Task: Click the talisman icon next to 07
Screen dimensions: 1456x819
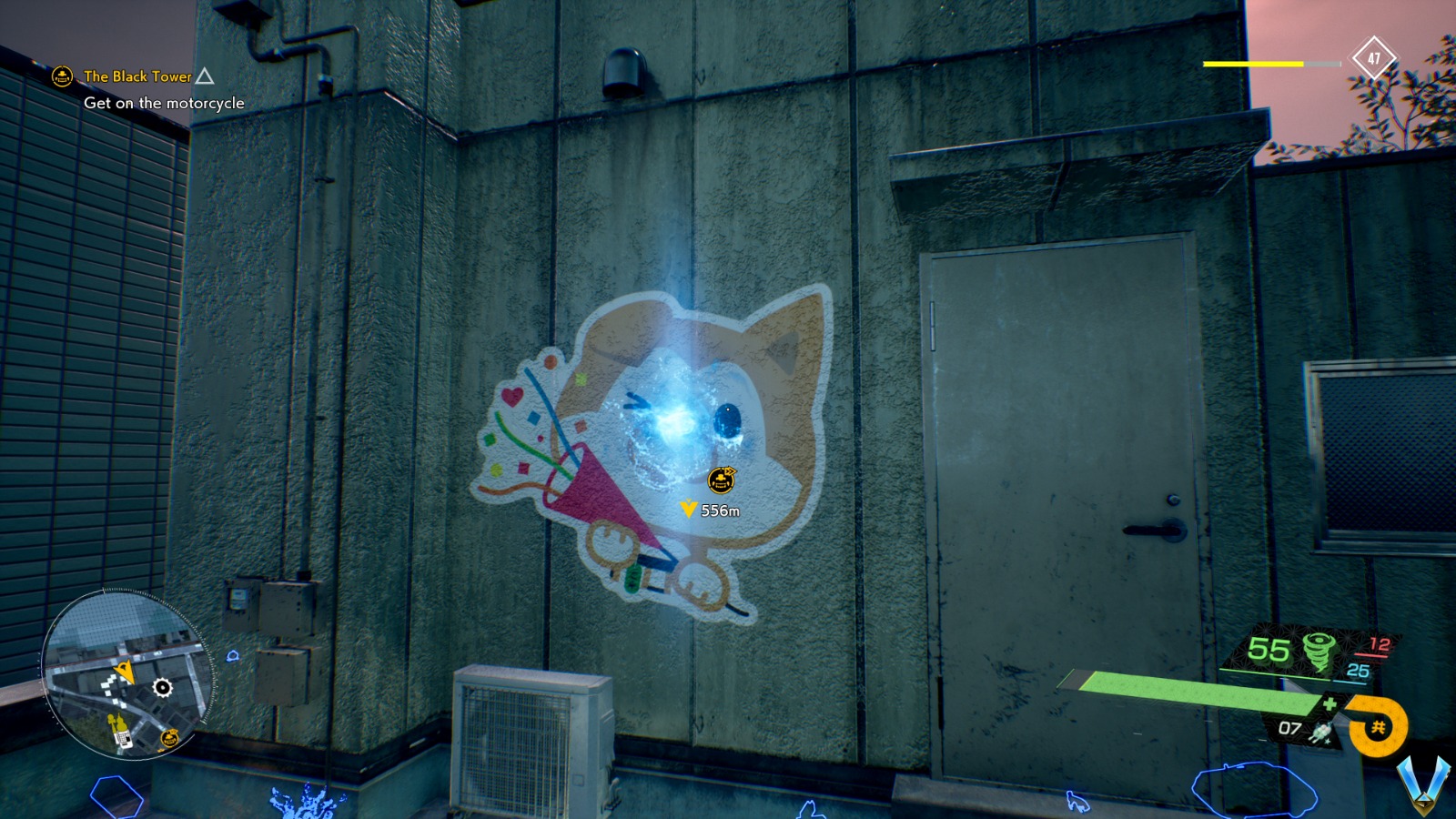Action: (x=1321, y=731)
